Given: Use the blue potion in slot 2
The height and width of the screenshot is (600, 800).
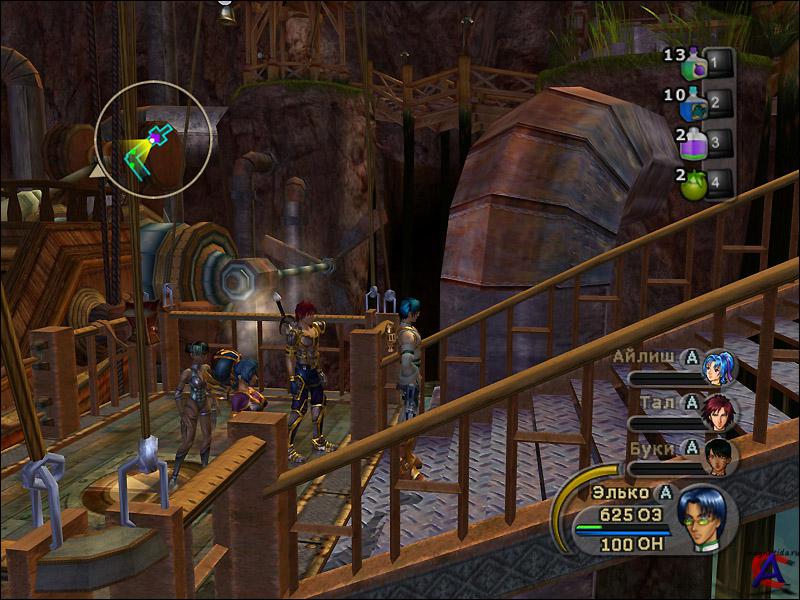Looking at the screenshot, I should tap(695, 103).
